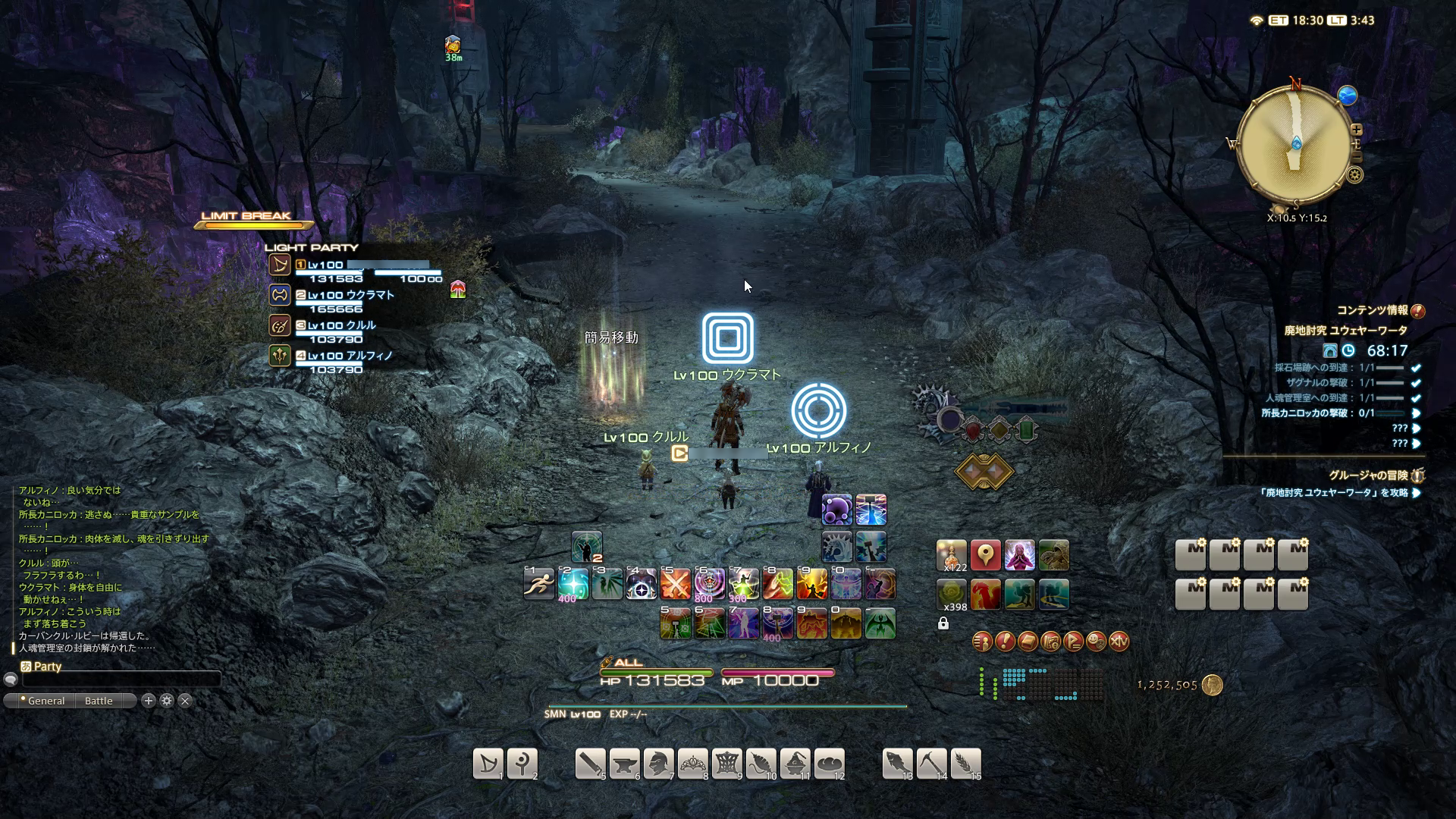Viewport: 1456px width, 819px height.
Task: Click the red map pin icon
Action: [985, 556]
